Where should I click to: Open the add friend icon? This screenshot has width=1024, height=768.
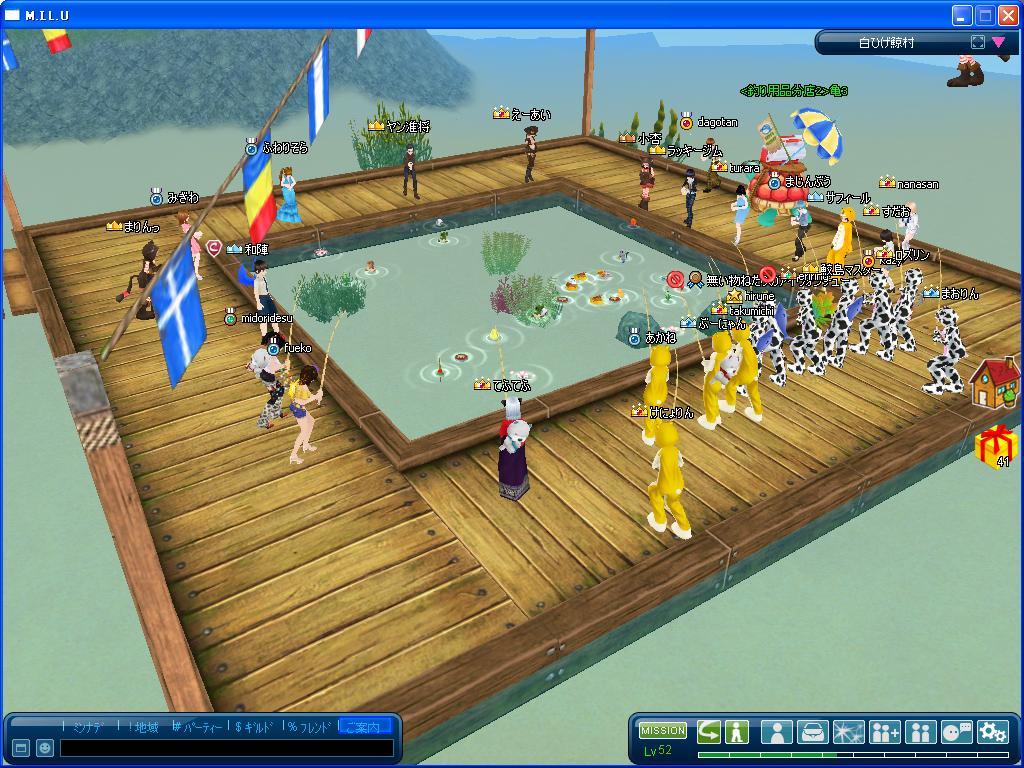884,732
